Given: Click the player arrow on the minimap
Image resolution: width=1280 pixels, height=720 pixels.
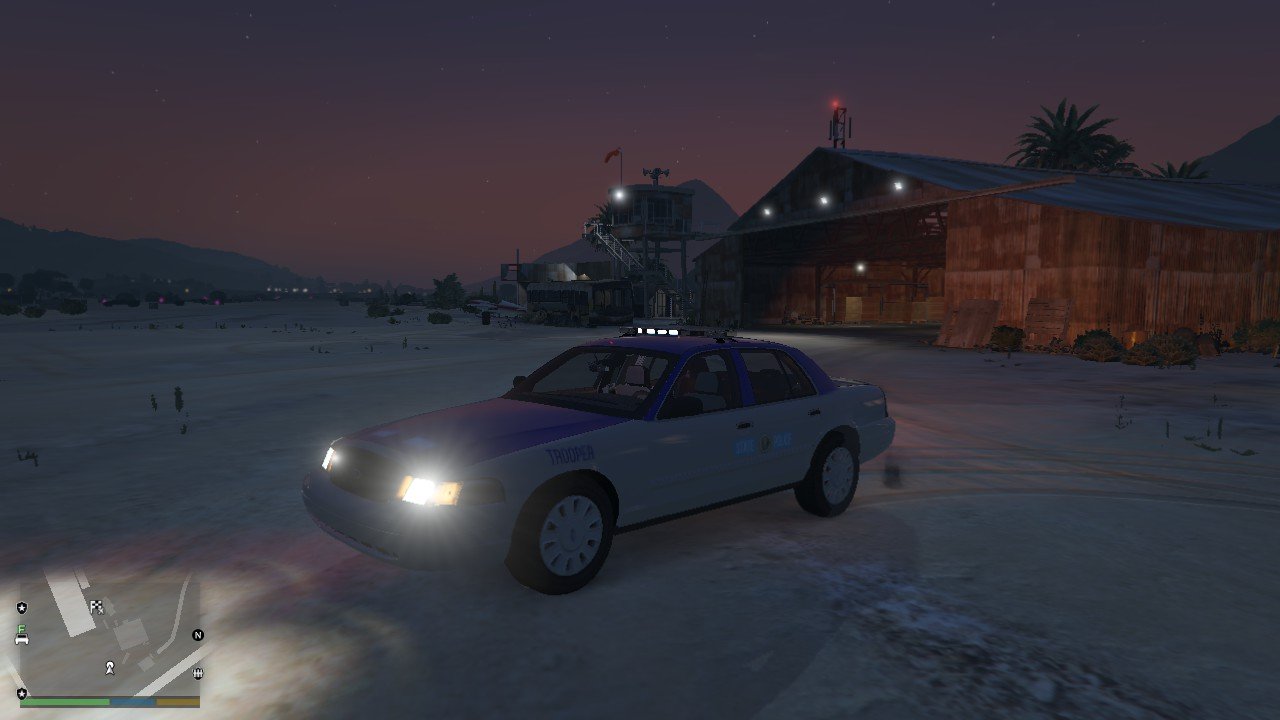Looking at the screenshot, I should [110, 666].
